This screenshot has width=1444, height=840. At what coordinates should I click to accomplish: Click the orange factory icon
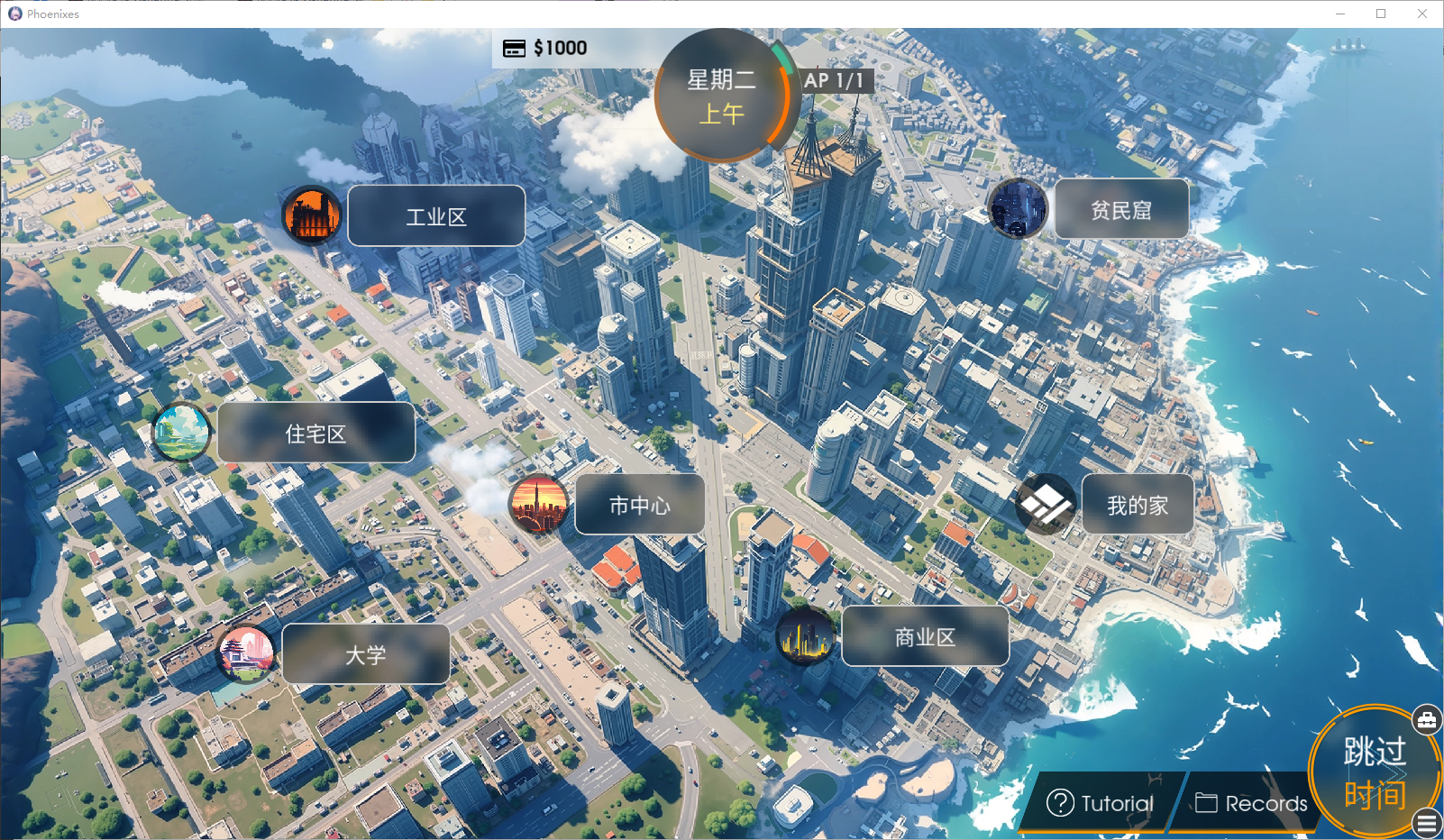click(x=312, y=216)
